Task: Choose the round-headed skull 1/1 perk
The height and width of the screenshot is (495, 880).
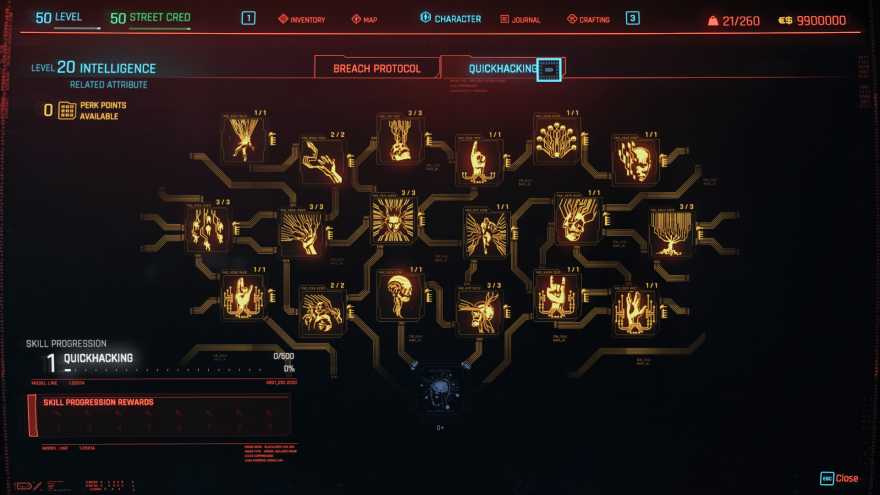Action: click(400, 297)
